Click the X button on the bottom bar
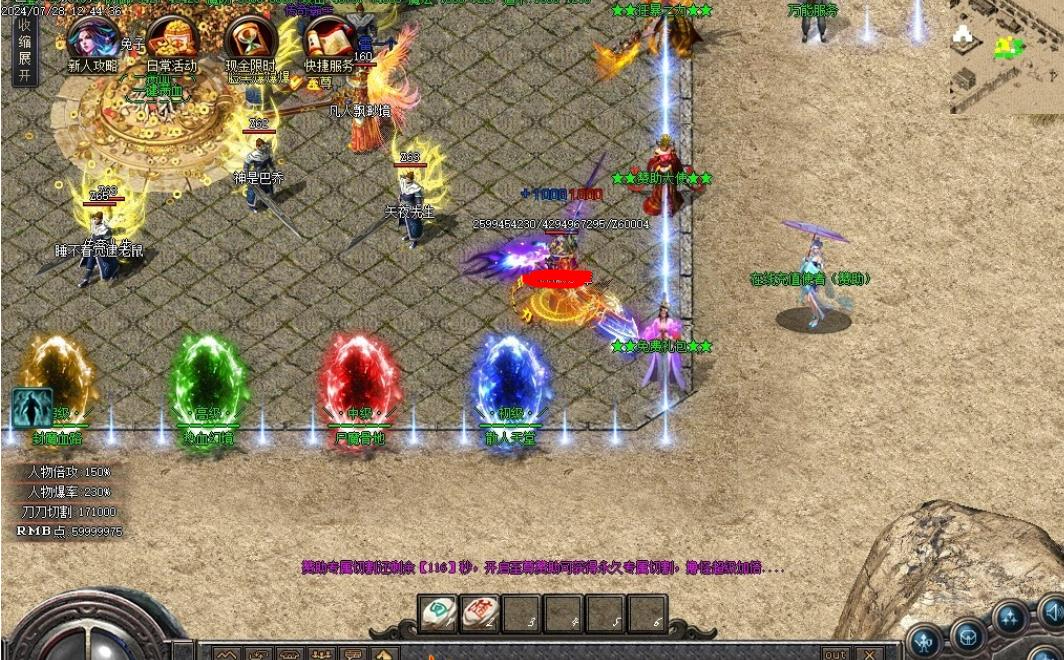The height and width of the screenshot is (660, 1064). click(x=869, y=654)
